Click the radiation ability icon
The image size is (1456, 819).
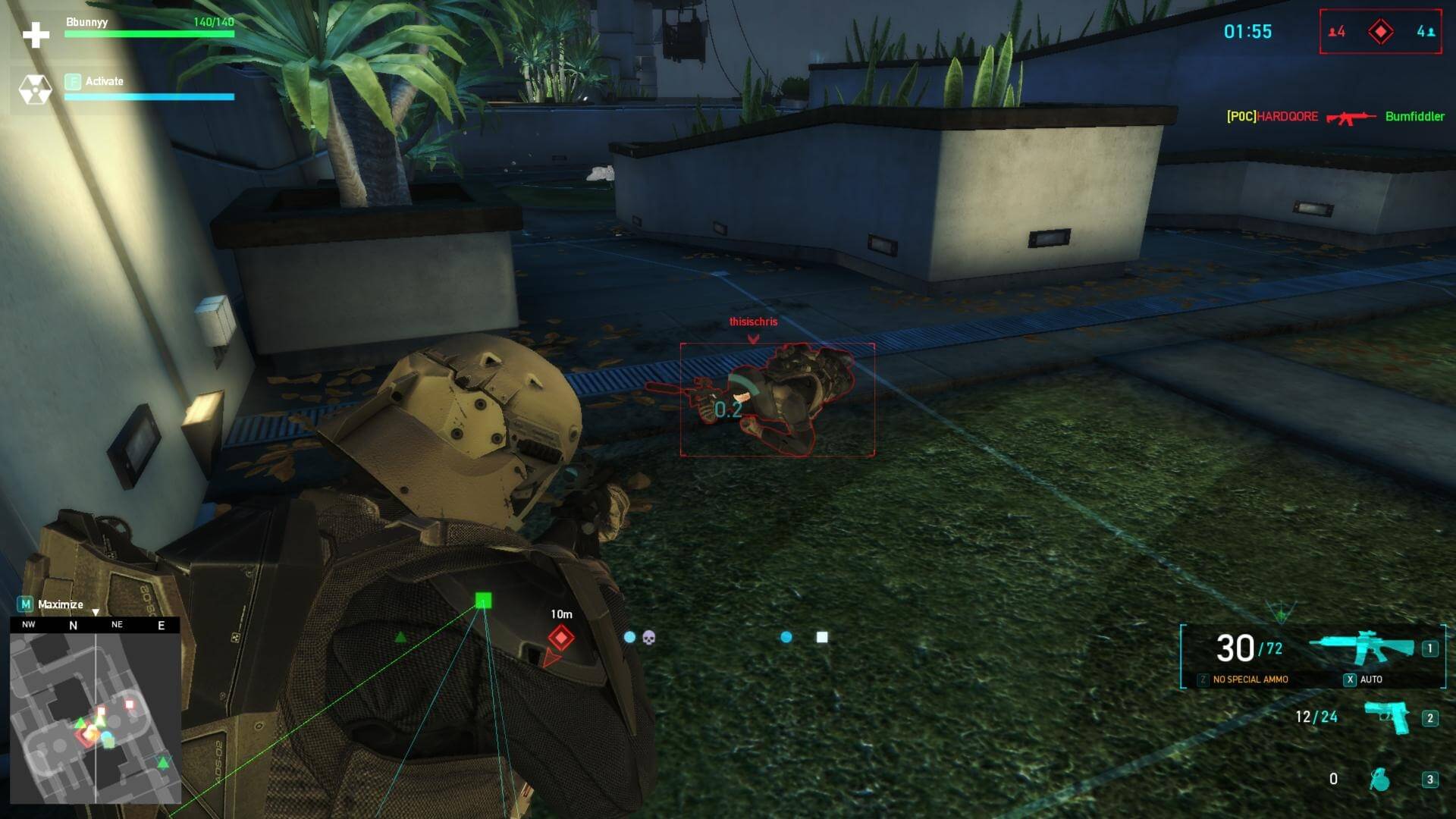[x=35, y=89]
